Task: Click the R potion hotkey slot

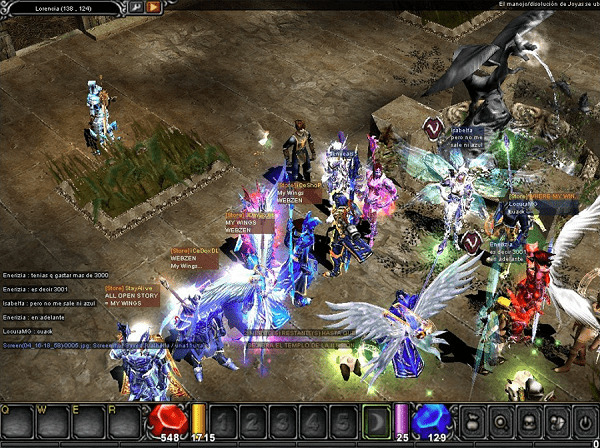Action: click(x=124, y=424)
